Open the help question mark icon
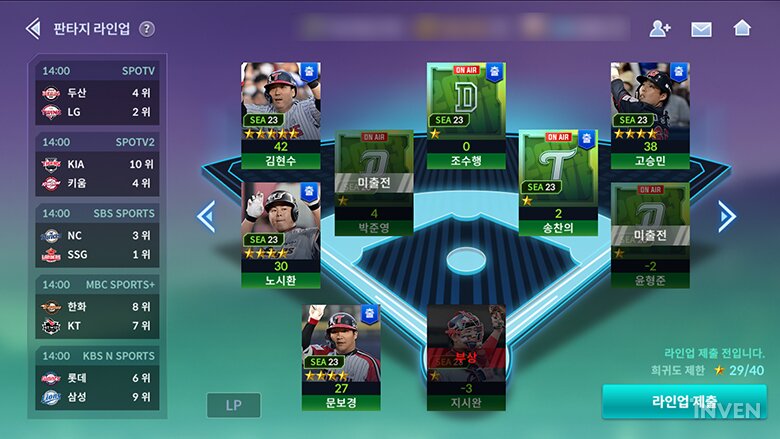Viewport: 780px width, 439px height. click(147, 28)
